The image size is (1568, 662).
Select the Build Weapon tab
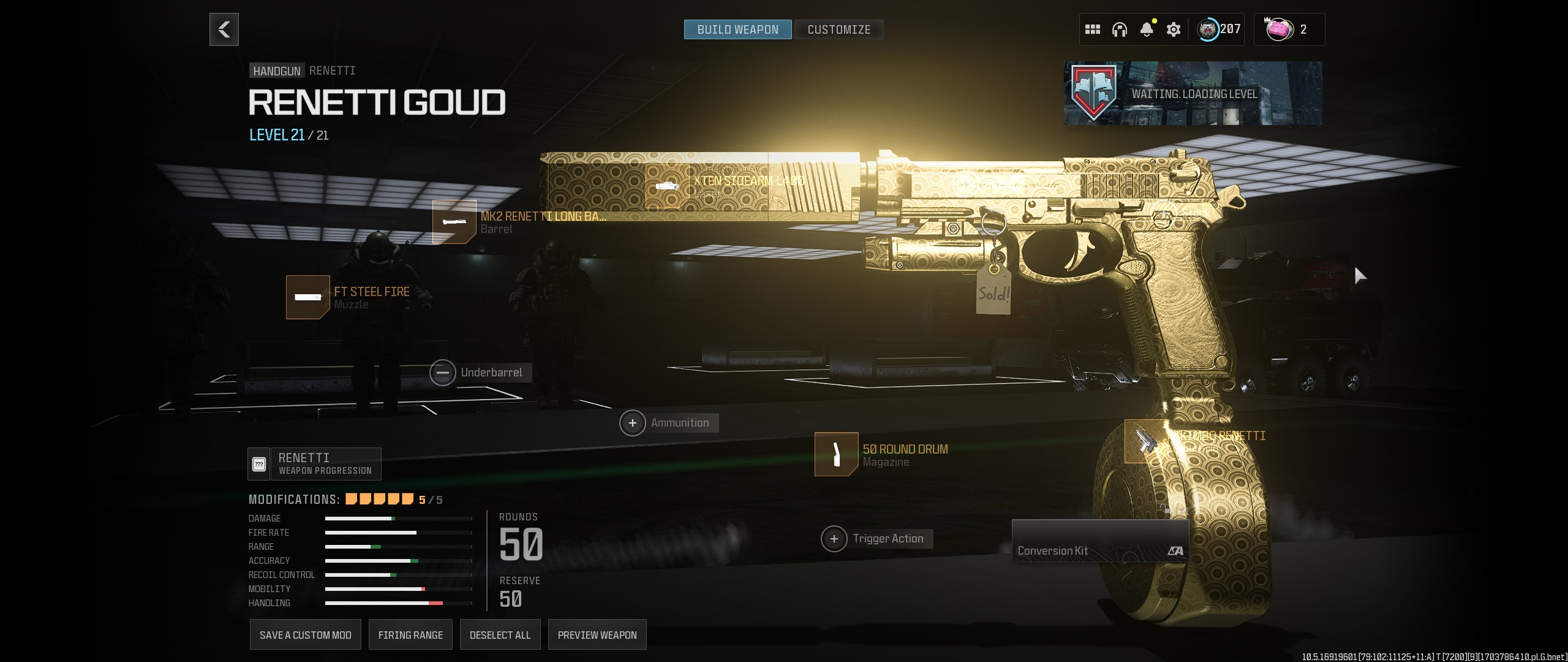pos(737,29)
